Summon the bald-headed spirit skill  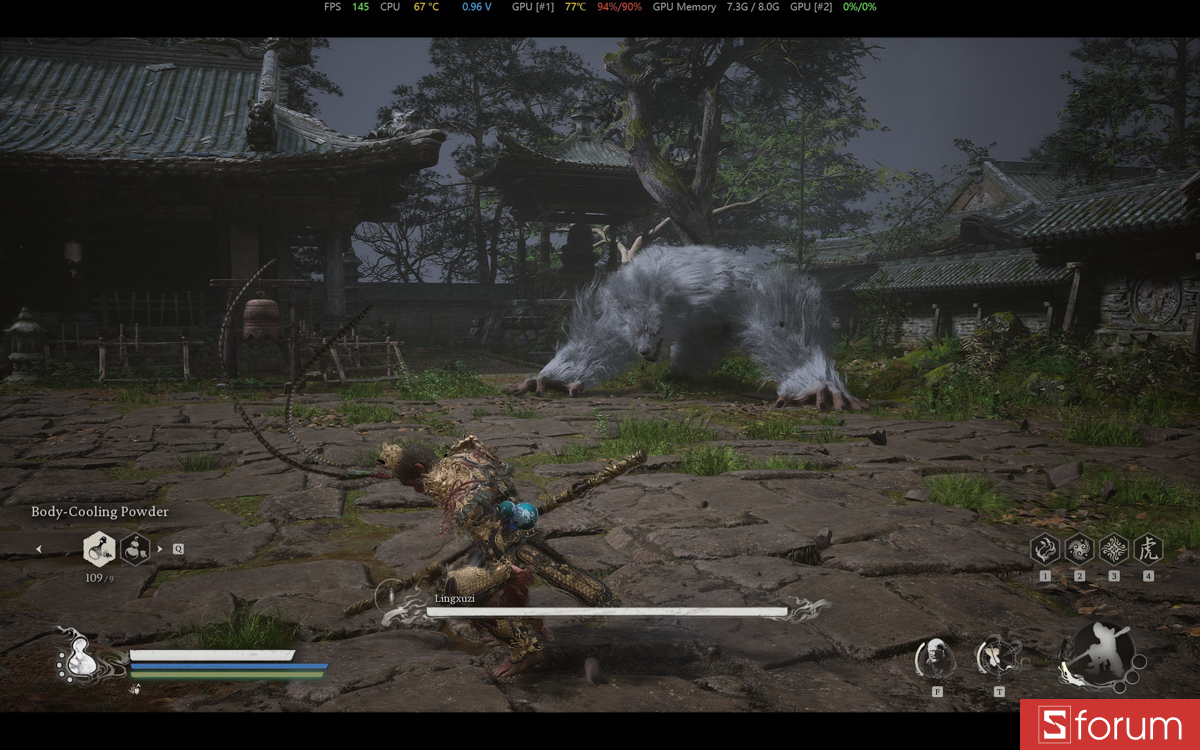(936, 657)
